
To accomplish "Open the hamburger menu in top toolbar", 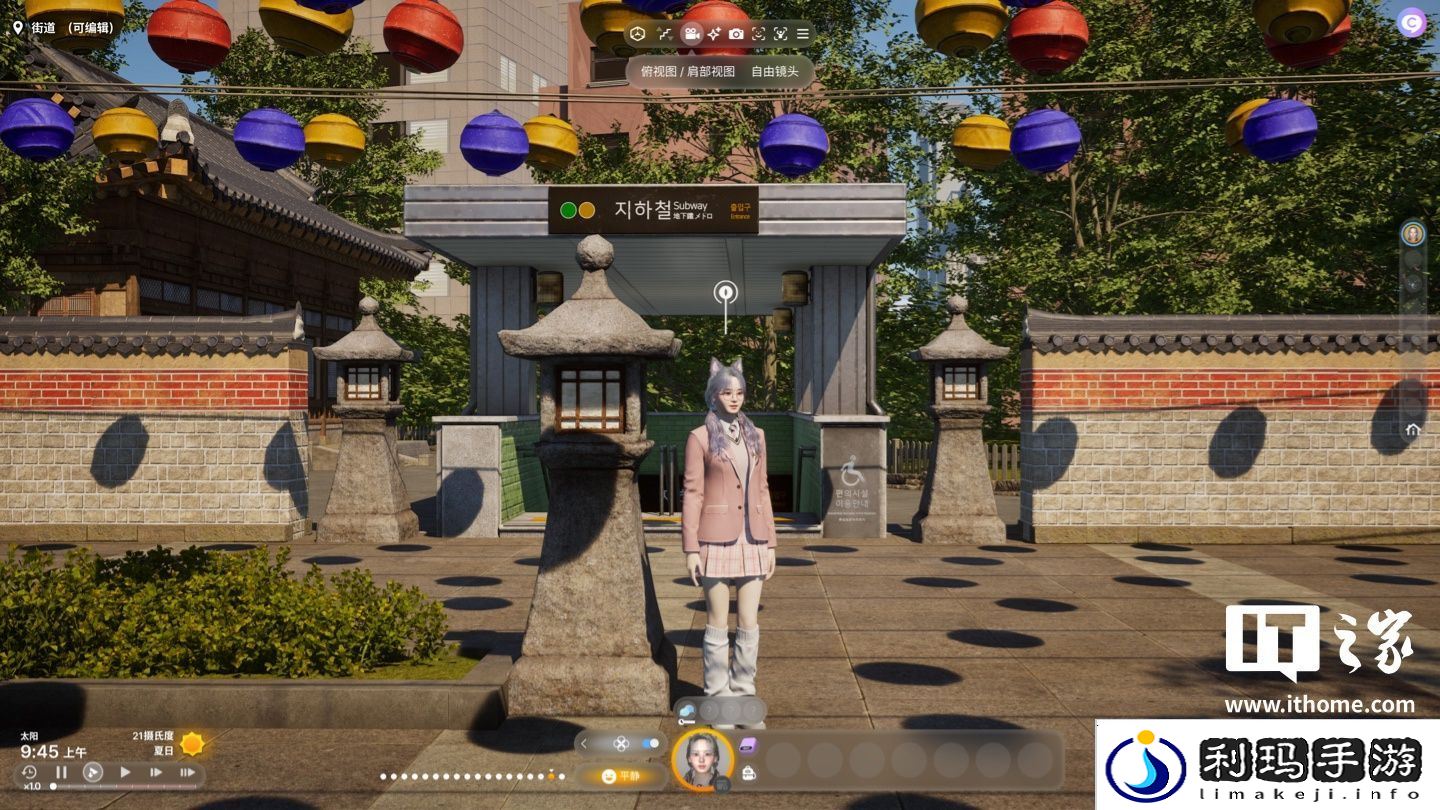I will point(802,34).
